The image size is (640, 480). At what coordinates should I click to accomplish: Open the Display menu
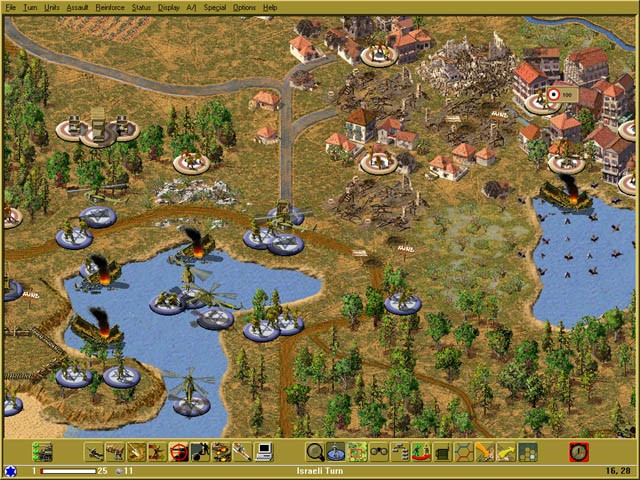pyautogui.click(x=169, y=7)
